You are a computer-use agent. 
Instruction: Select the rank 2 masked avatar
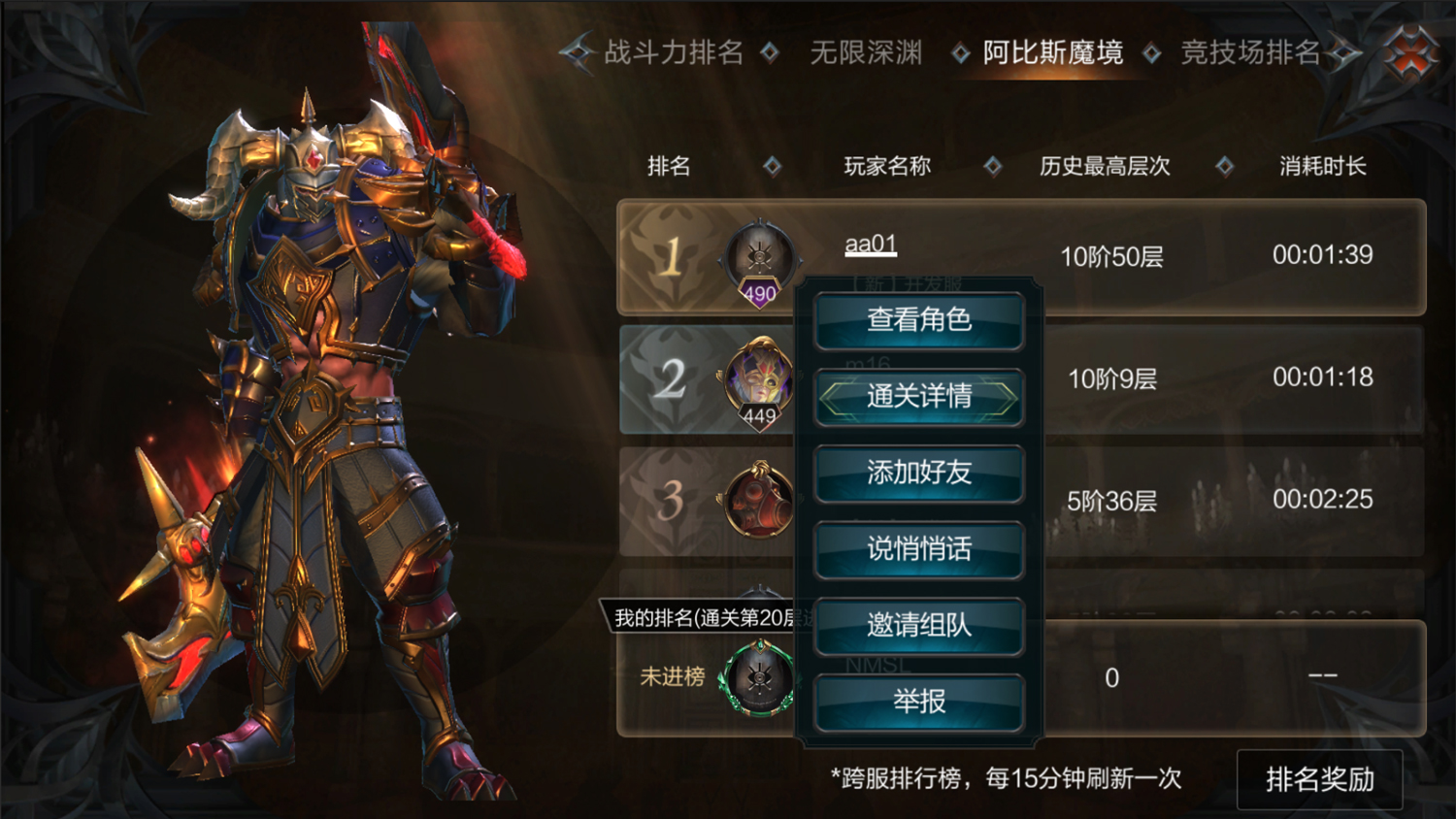759,380
